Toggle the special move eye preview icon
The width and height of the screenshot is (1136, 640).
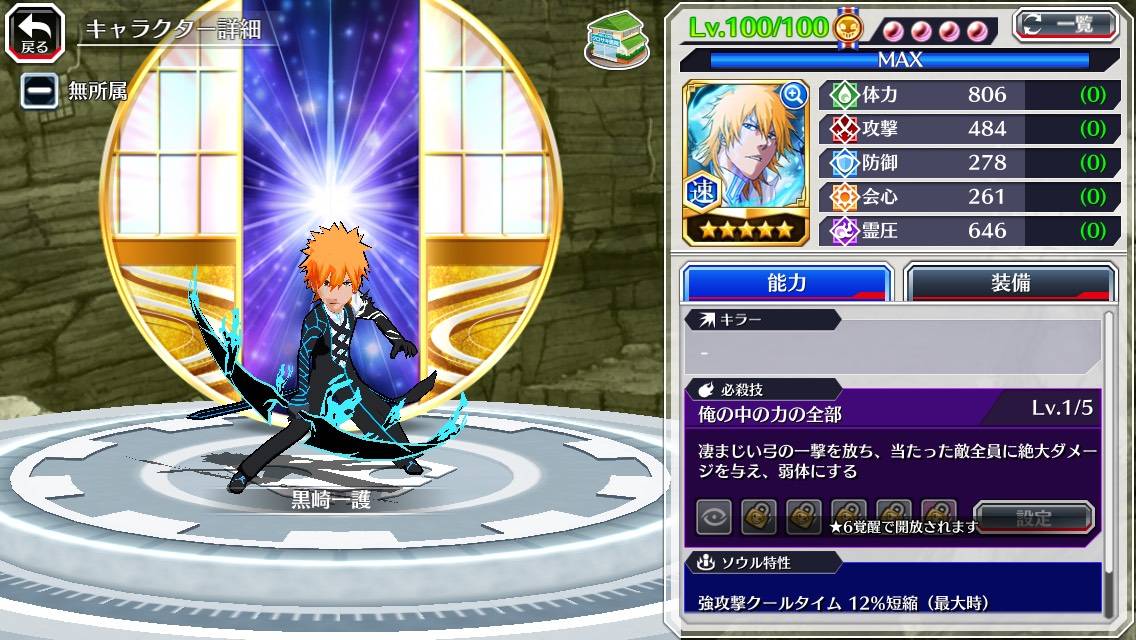point(714,517)
